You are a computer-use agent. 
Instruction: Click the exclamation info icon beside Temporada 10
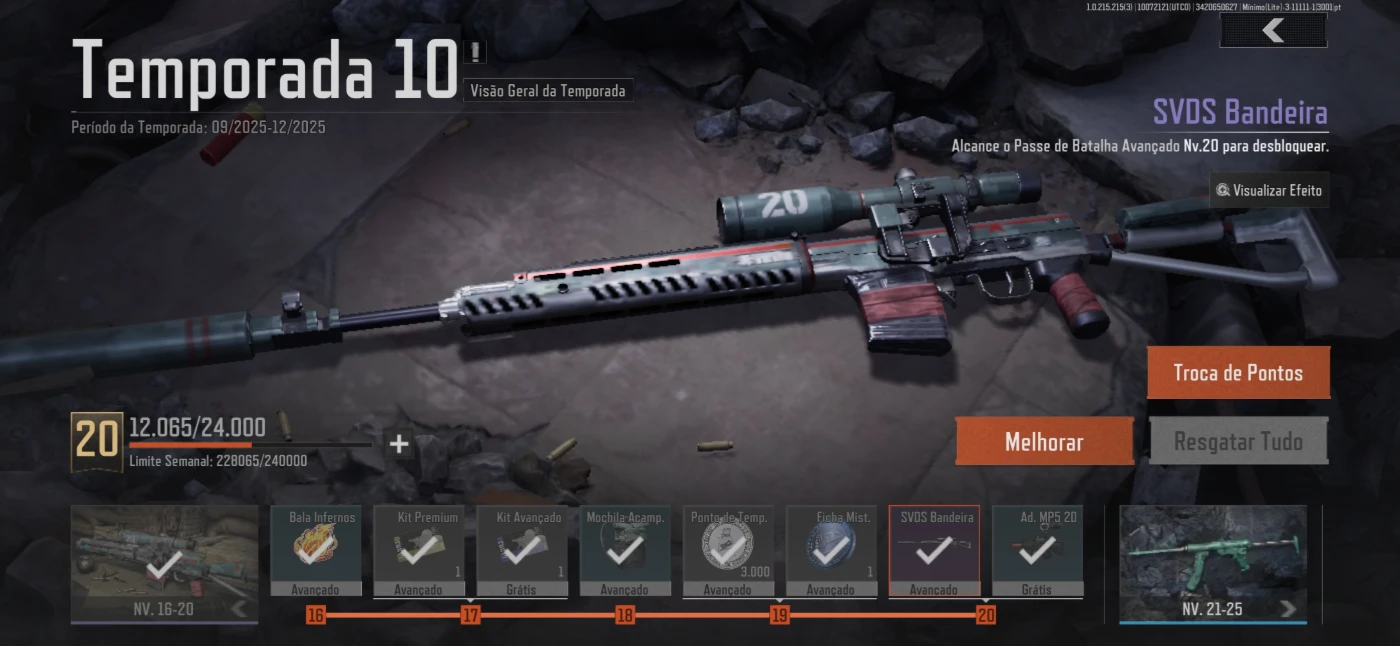(x=475, y=51)
